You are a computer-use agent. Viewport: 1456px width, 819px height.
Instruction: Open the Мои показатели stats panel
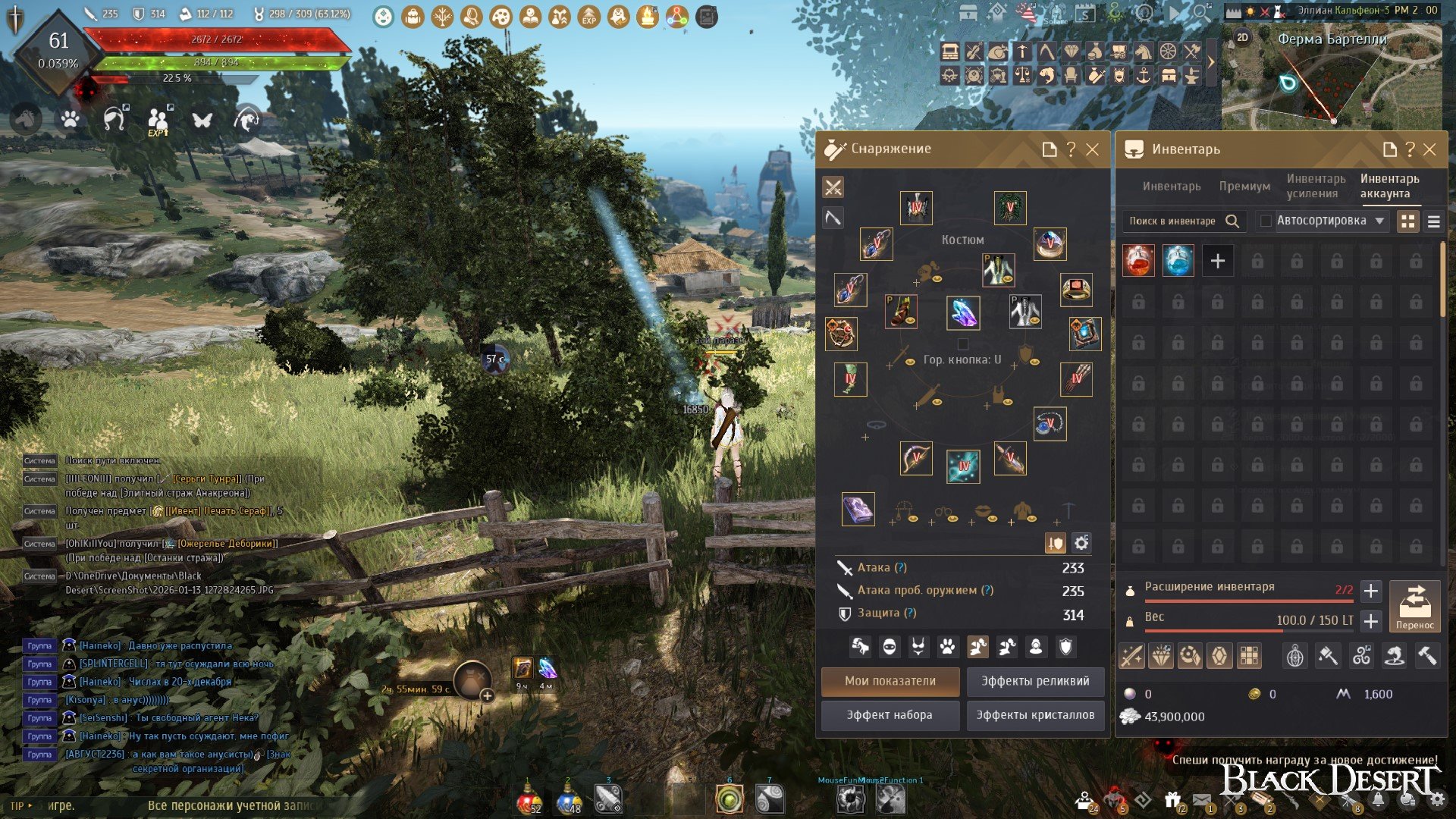point(890,681)
